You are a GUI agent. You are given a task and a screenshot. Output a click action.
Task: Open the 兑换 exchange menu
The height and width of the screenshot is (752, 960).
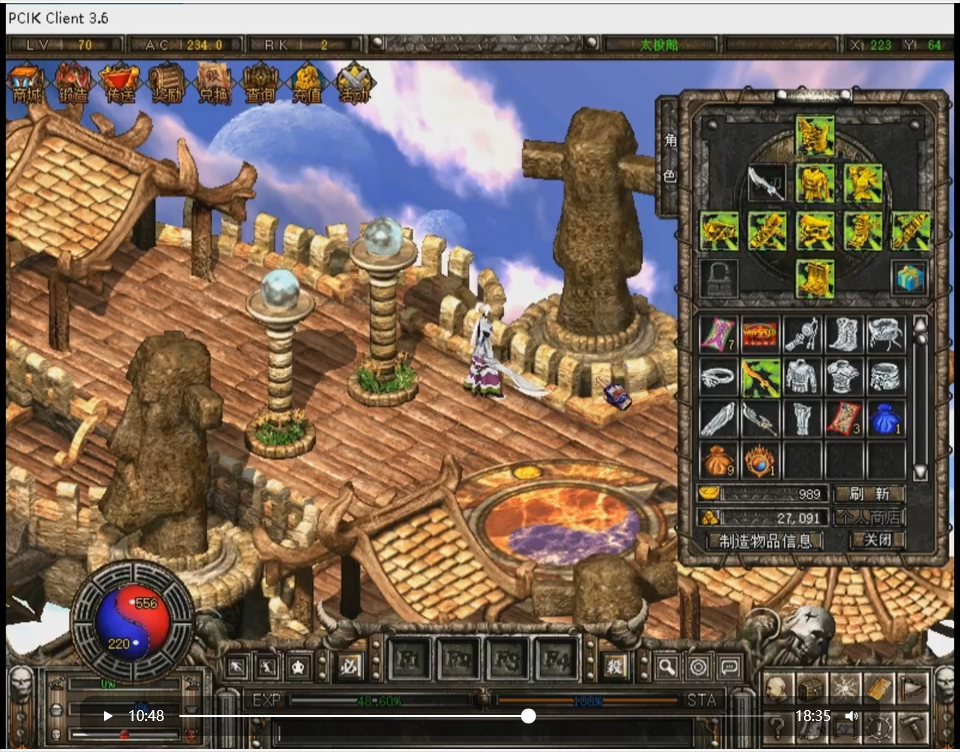213,82
